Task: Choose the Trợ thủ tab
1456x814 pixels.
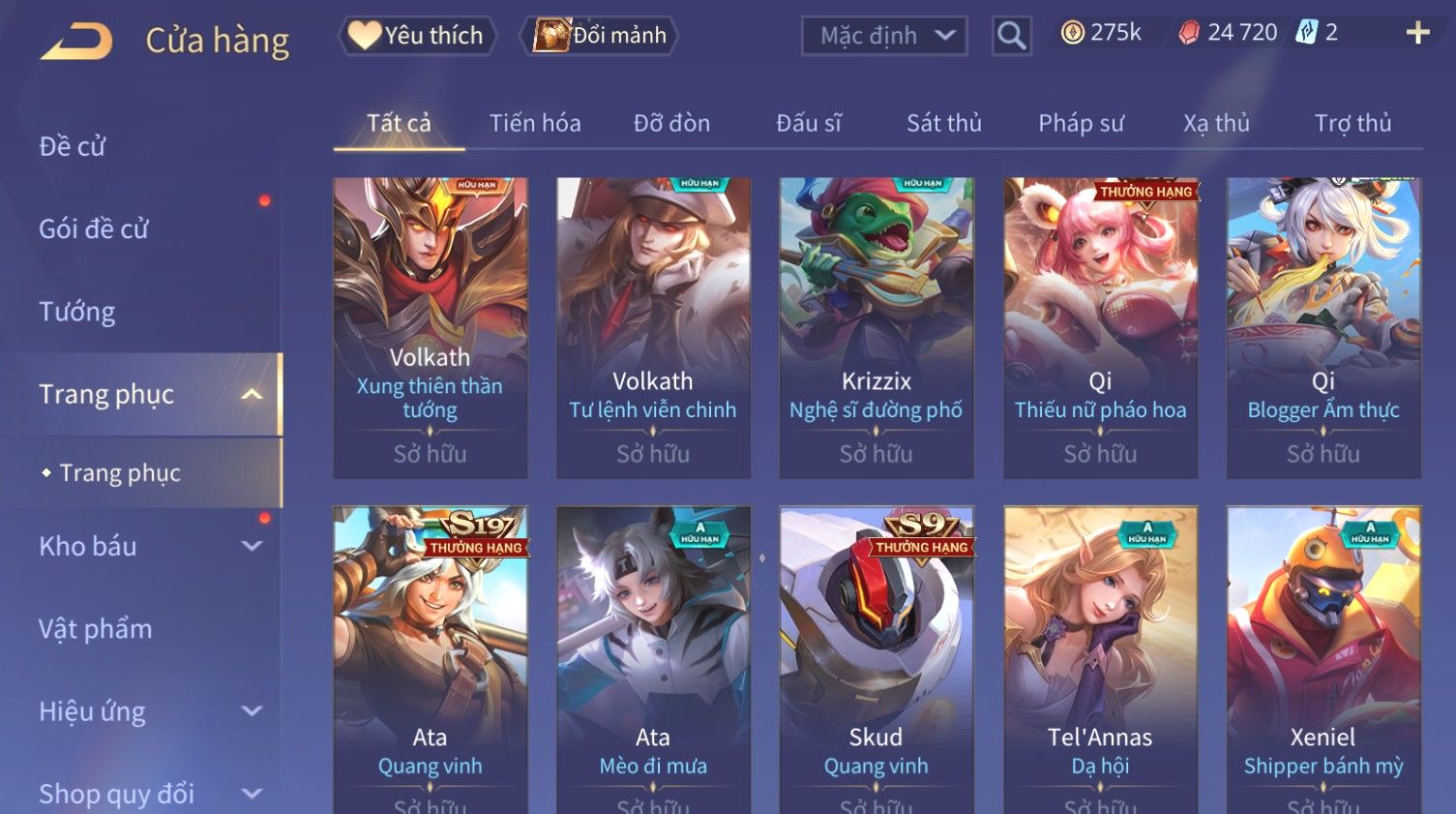Action: (1352, 123)
